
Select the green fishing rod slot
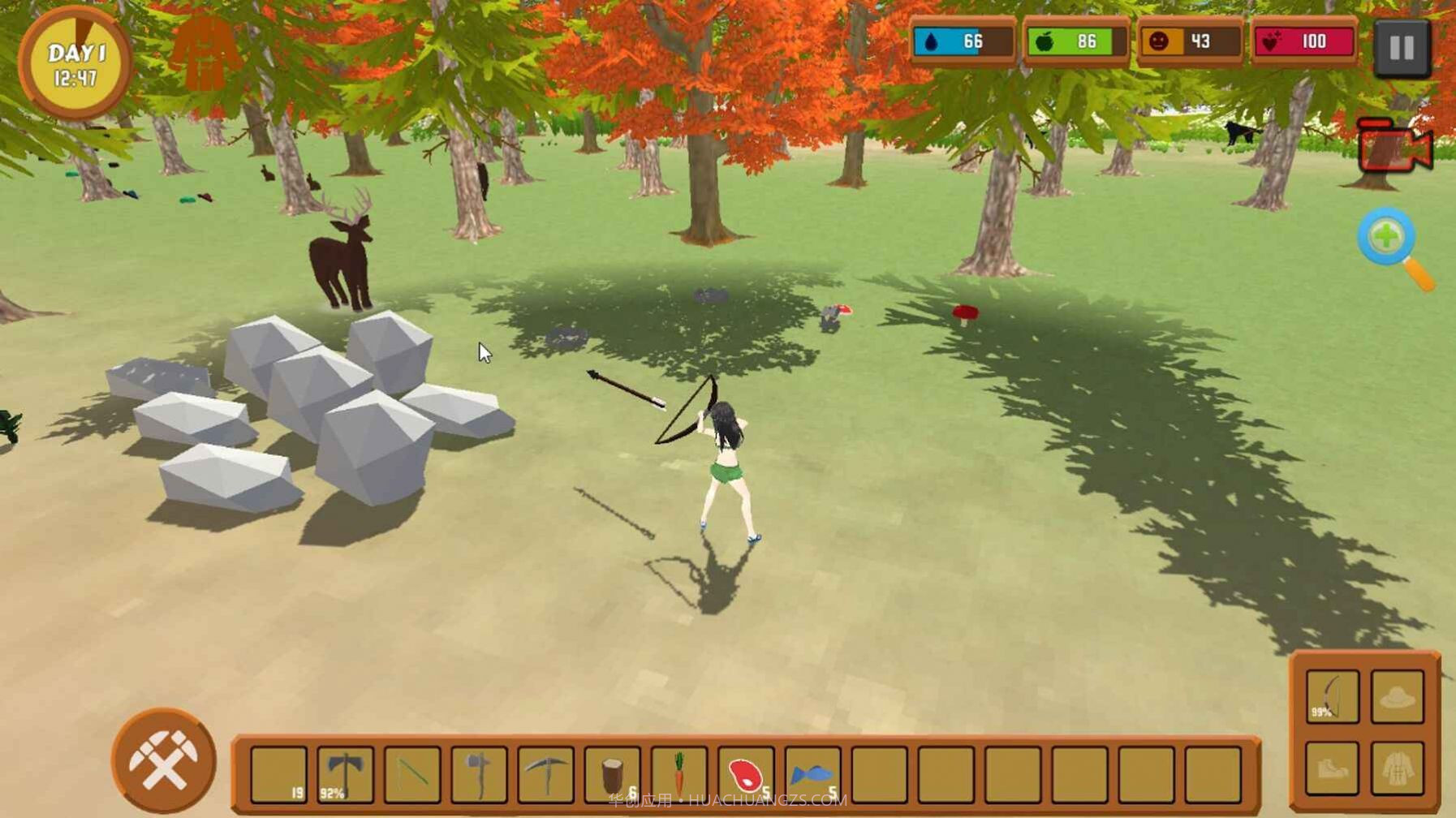412,773
